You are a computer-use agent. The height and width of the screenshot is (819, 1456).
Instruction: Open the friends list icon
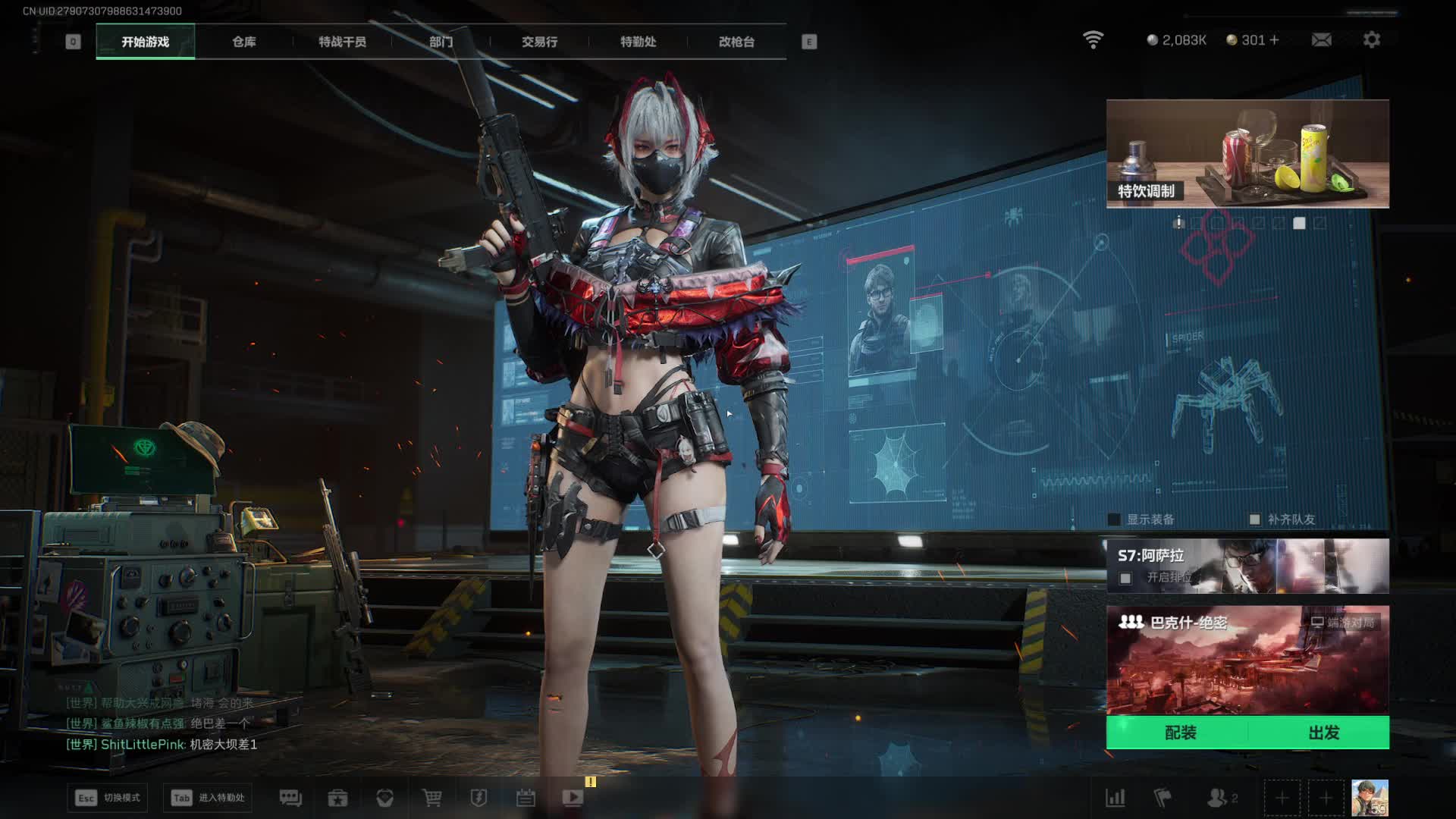tap(1218, 798)
